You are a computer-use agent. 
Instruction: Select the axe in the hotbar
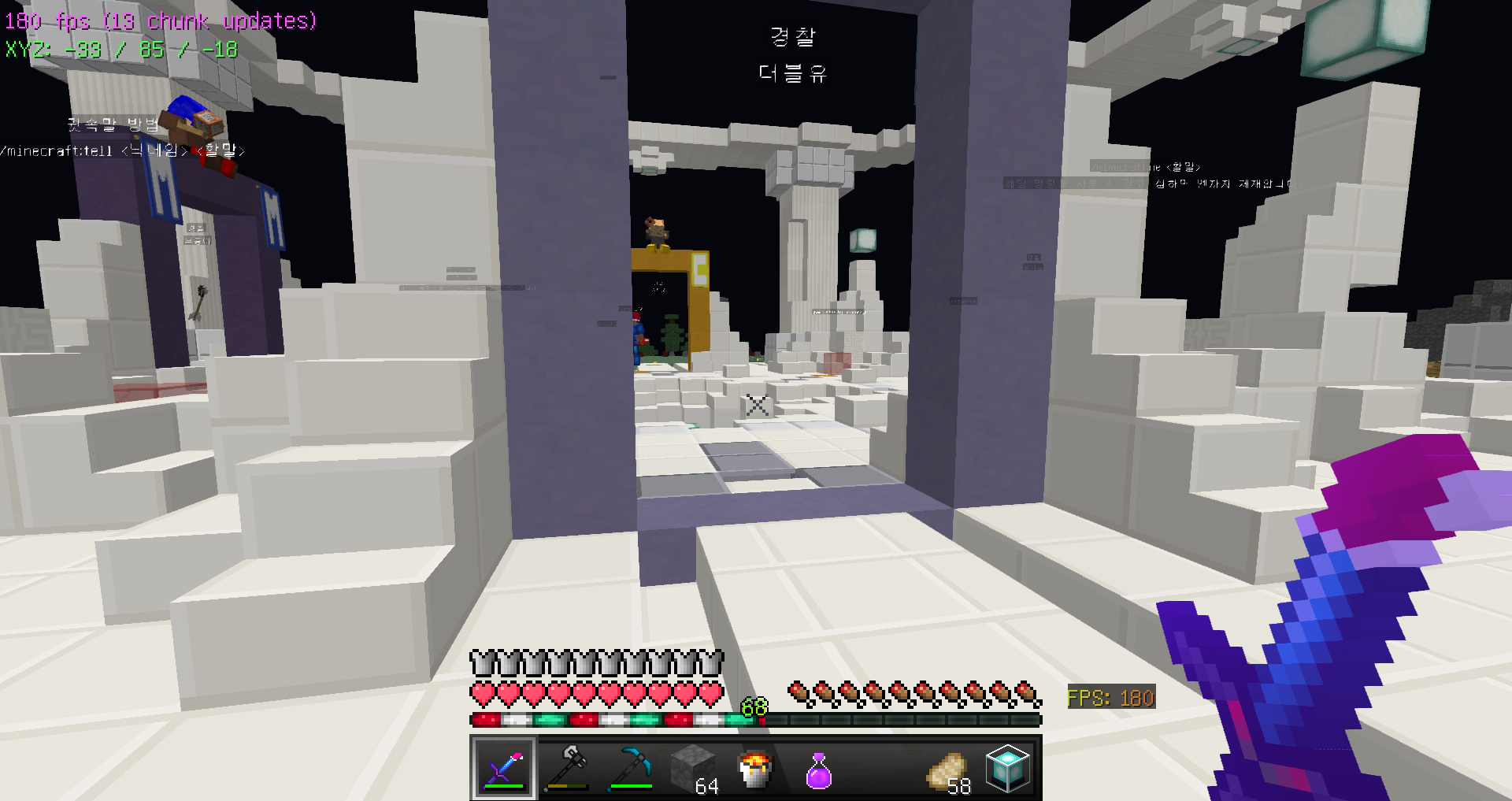(567, 769)
